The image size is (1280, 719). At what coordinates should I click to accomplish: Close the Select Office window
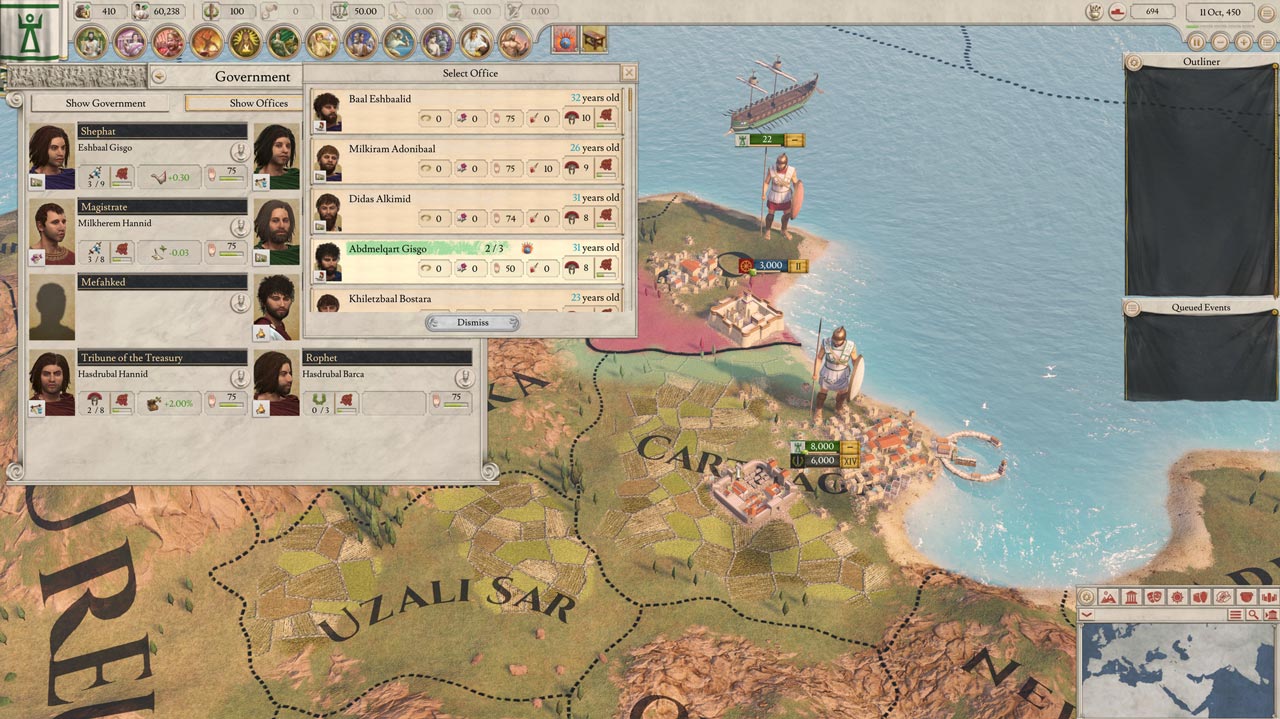pos(628,73)
